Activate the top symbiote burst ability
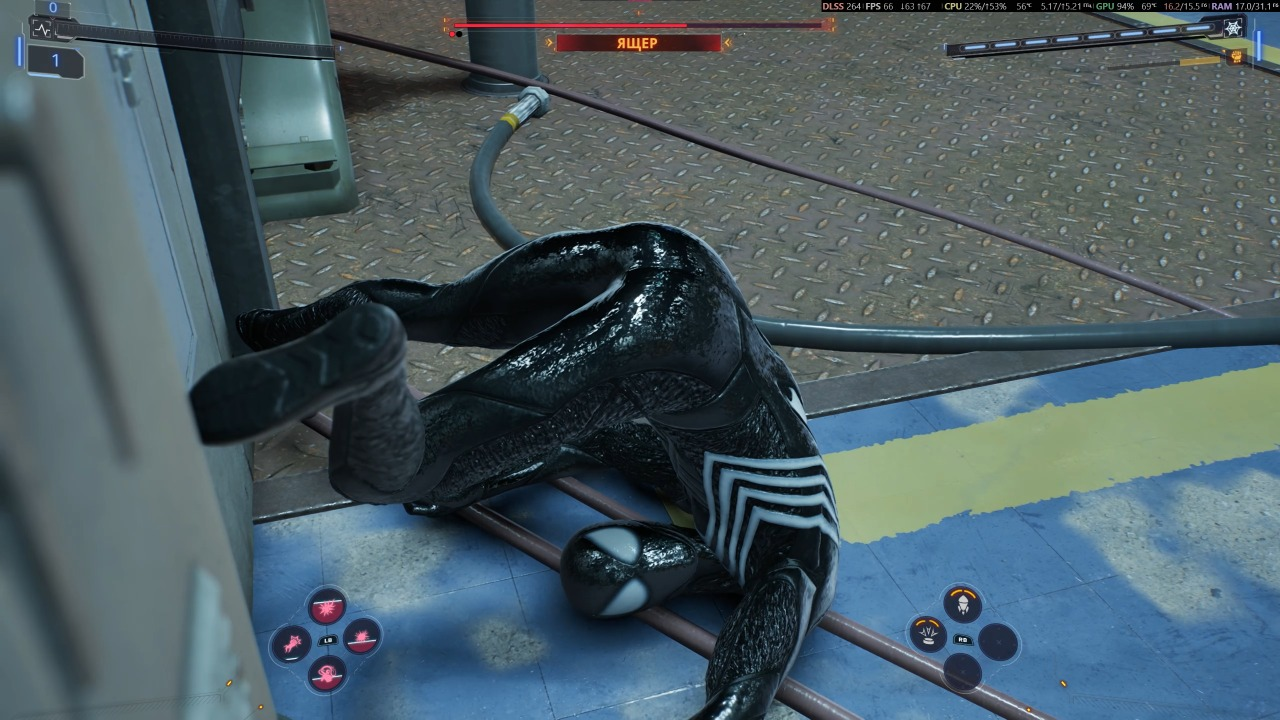 coord(327,606)
